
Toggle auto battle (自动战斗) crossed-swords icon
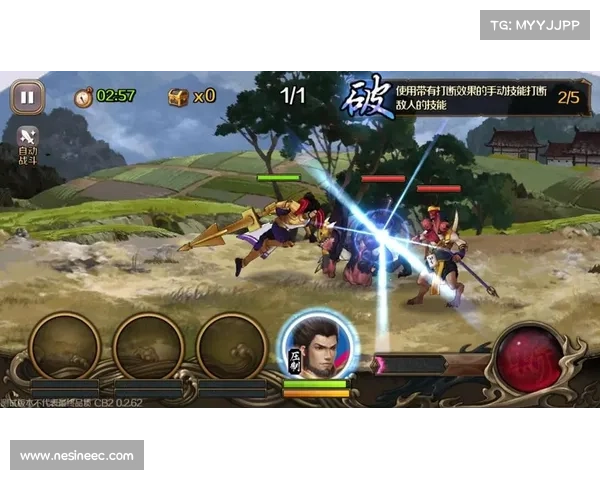pyautogui.click(x=28, y=138)
